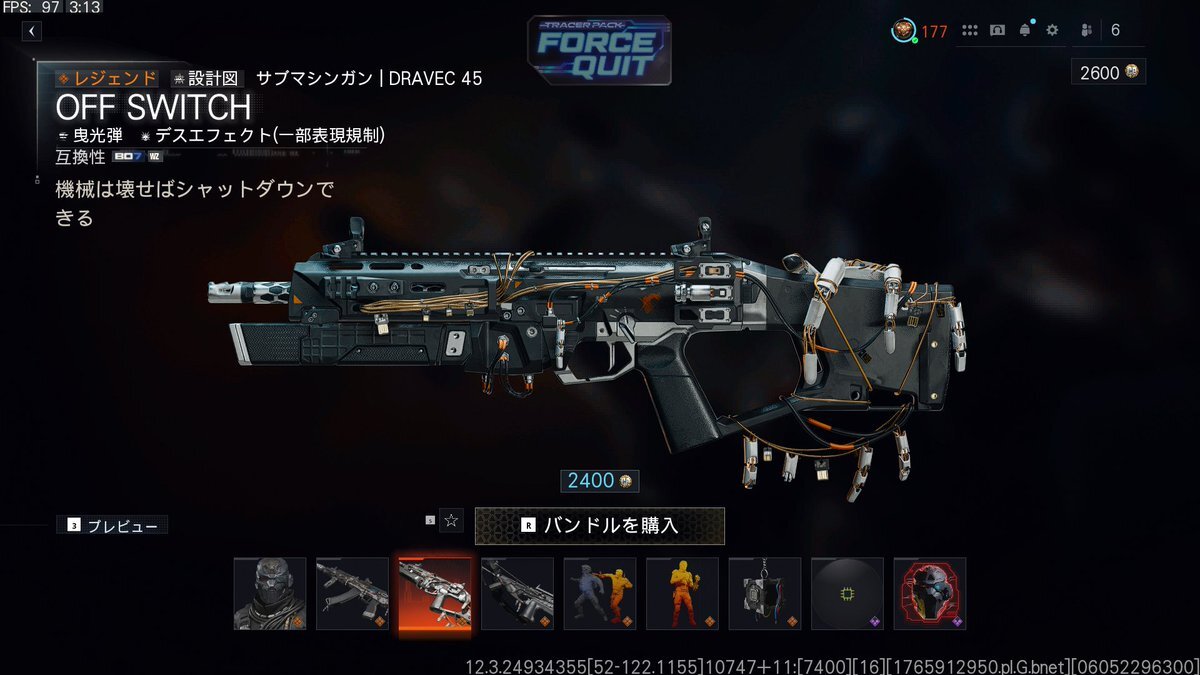Click the 2600 COD Points balance
The width and height of the screenshot is (1200, 675).
tap(1107, 72)
